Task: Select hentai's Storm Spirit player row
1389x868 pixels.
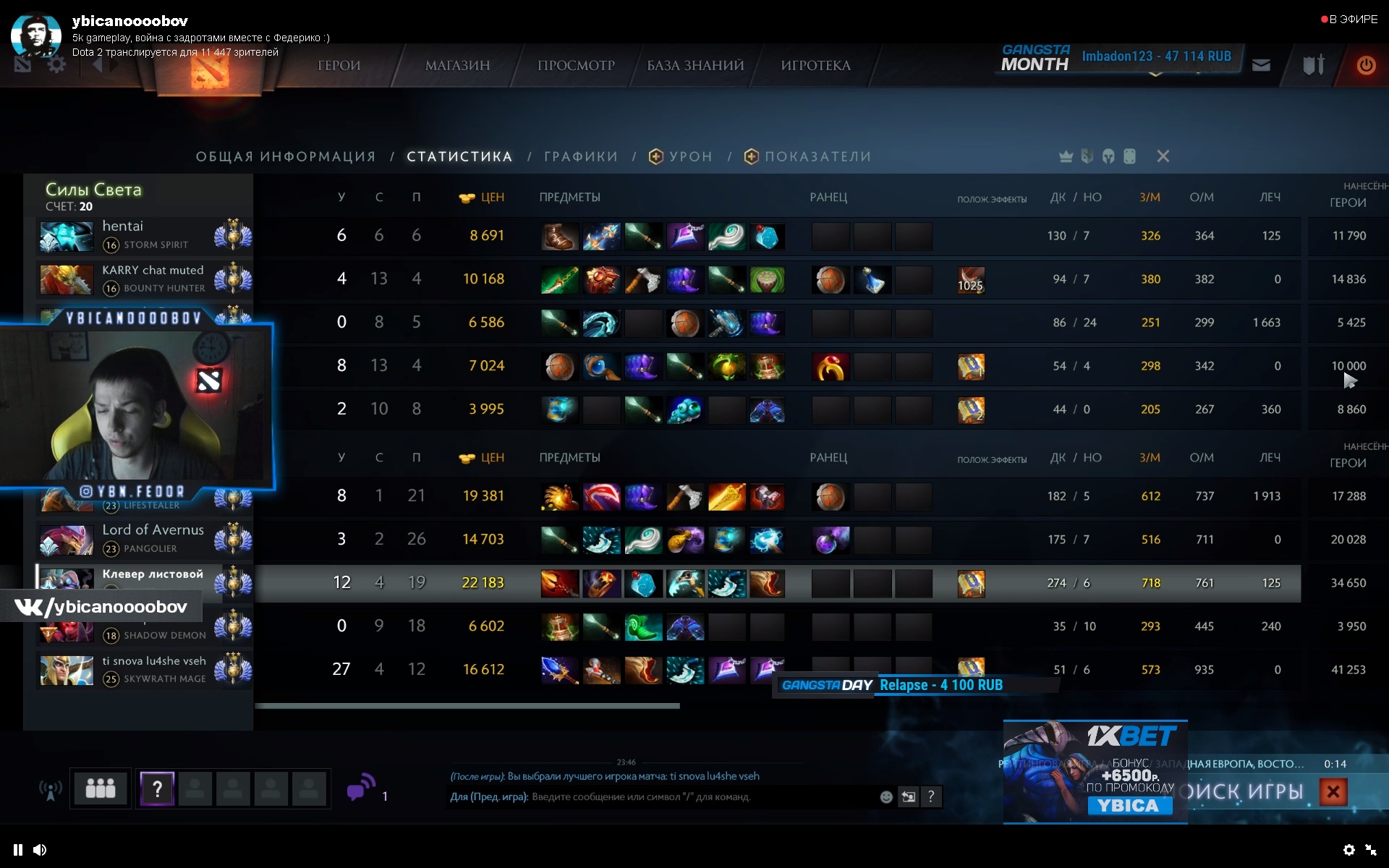Action: [x=145, y=236]
